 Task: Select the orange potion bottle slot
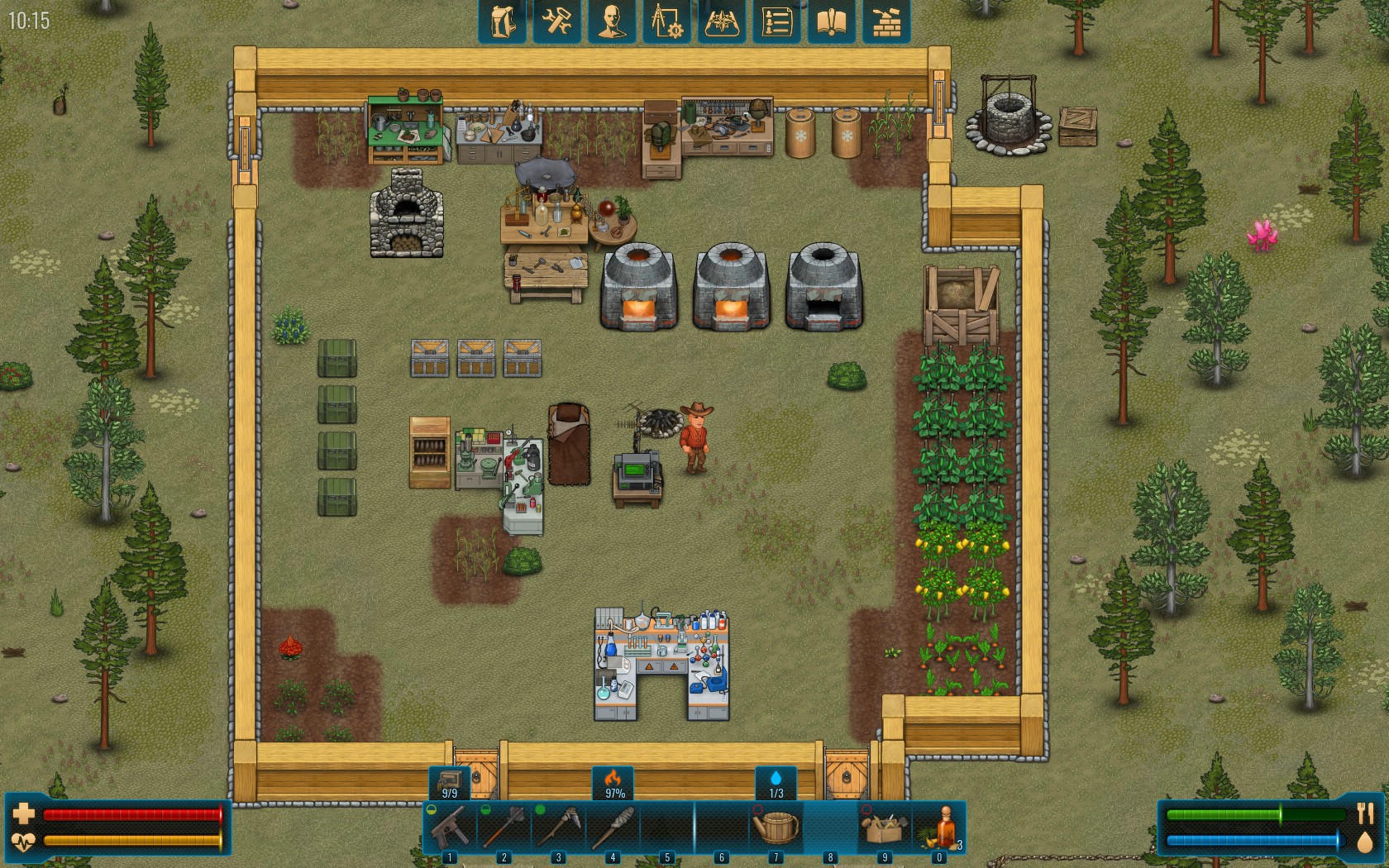point(940,826)
